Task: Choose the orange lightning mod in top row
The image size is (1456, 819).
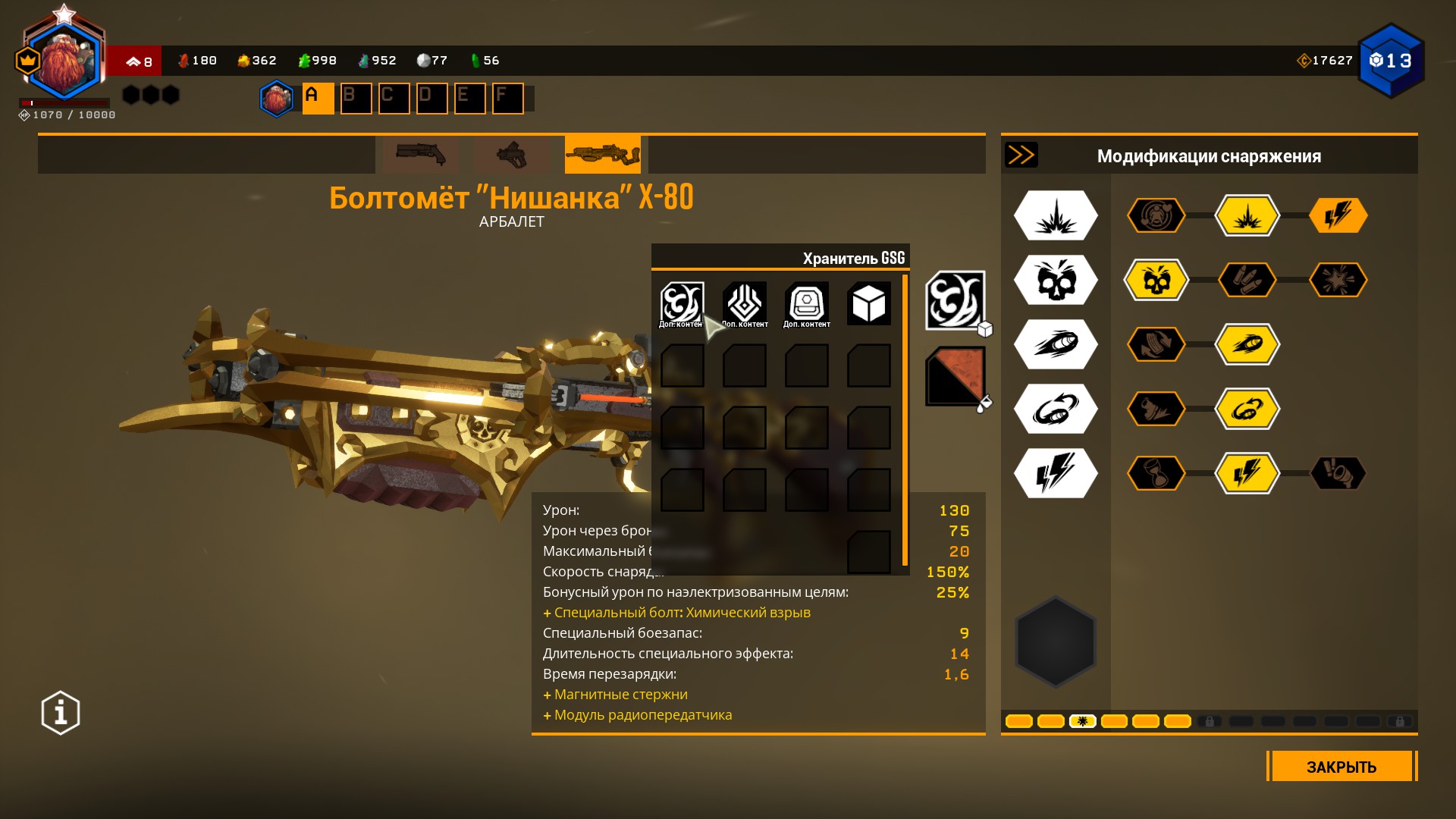Action: (x=1338, y=215)
